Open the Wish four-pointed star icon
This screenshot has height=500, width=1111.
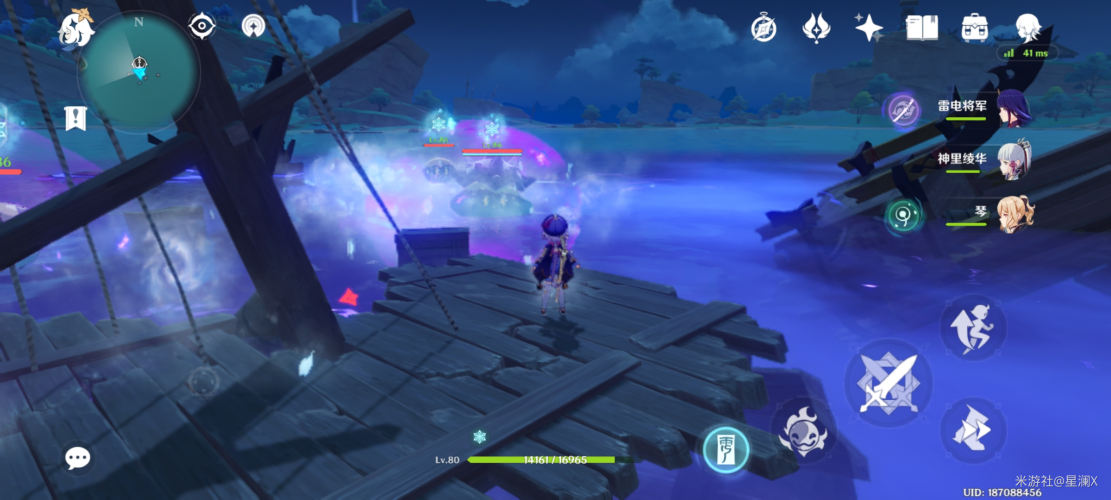[x=868, y=28]
